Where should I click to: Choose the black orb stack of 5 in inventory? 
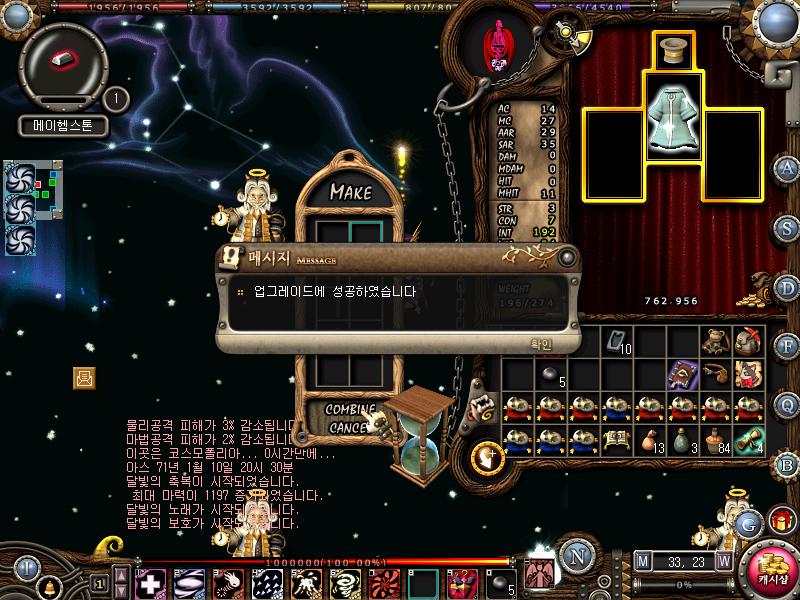(x=549, y=374)
